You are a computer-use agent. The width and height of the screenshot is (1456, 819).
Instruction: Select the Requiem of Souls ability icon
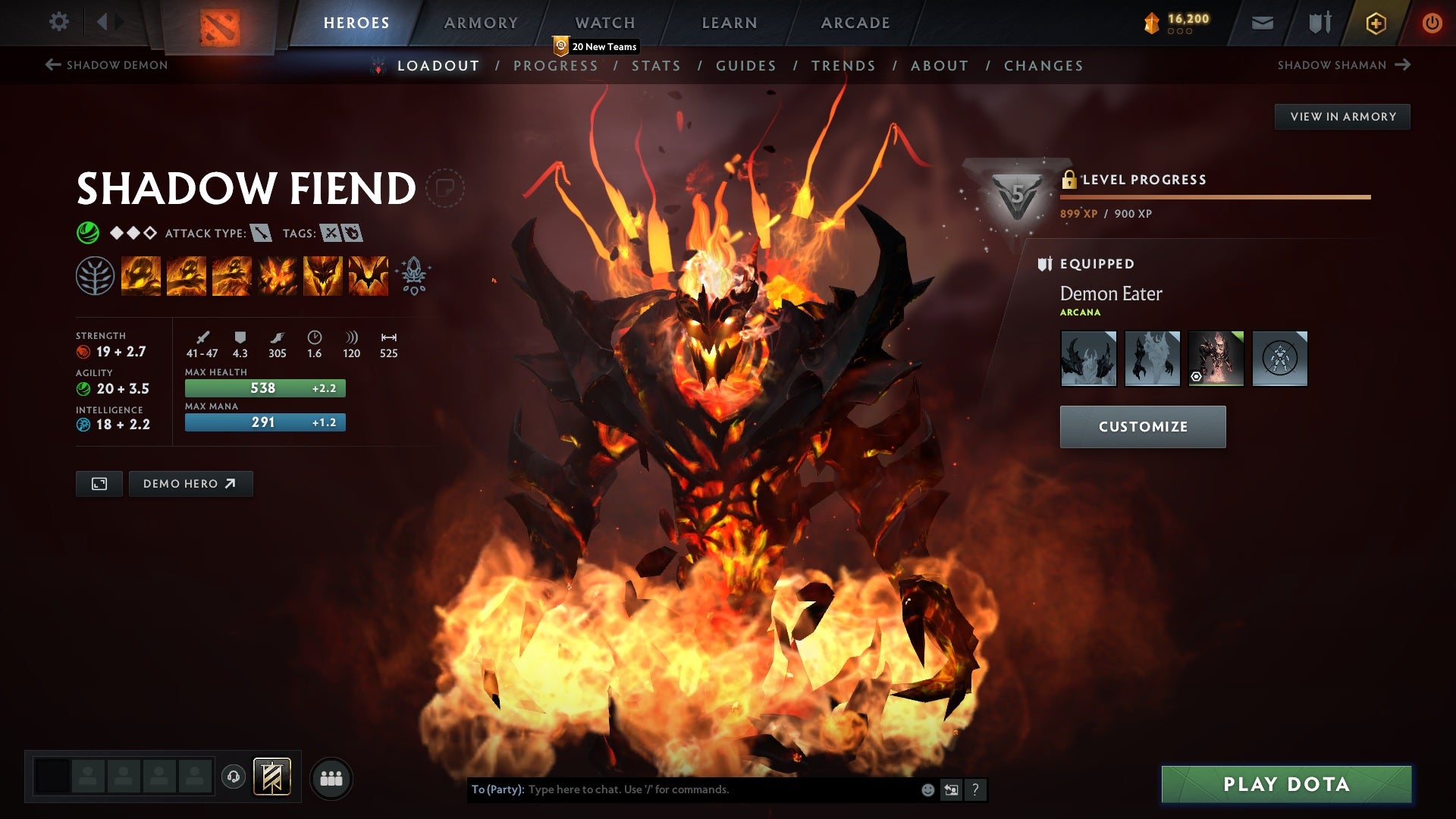[368, 275]
